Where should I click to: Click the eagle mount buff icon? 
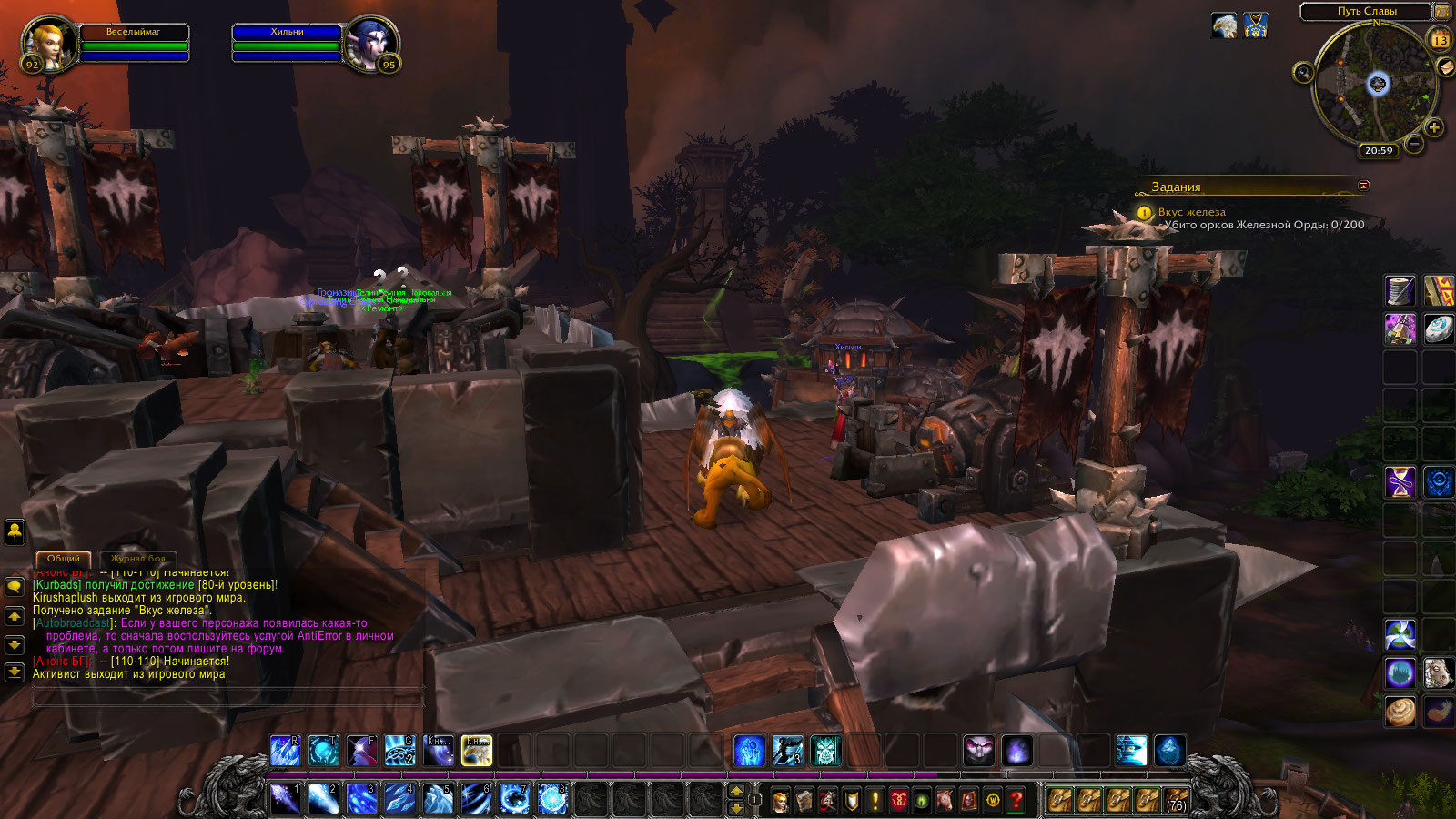(1224, 25)
